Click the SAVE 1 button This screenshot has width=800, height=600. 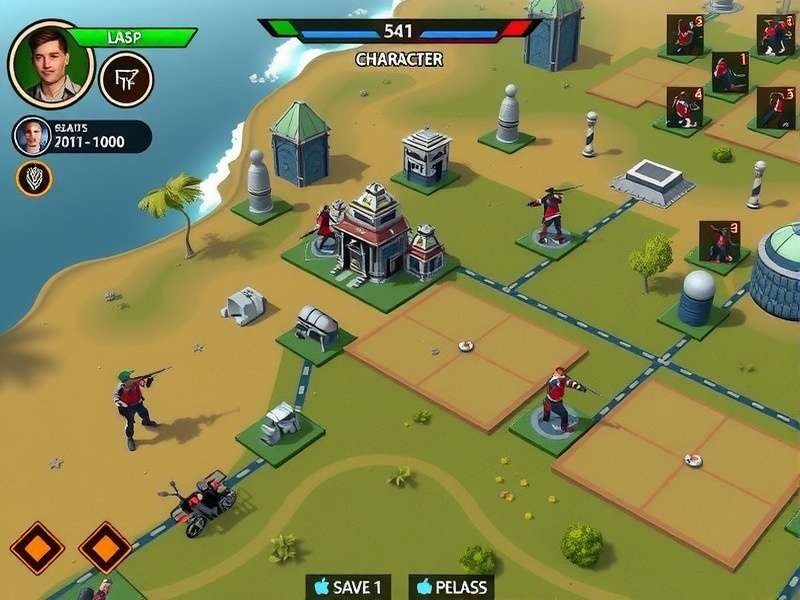tap(347, 587)
